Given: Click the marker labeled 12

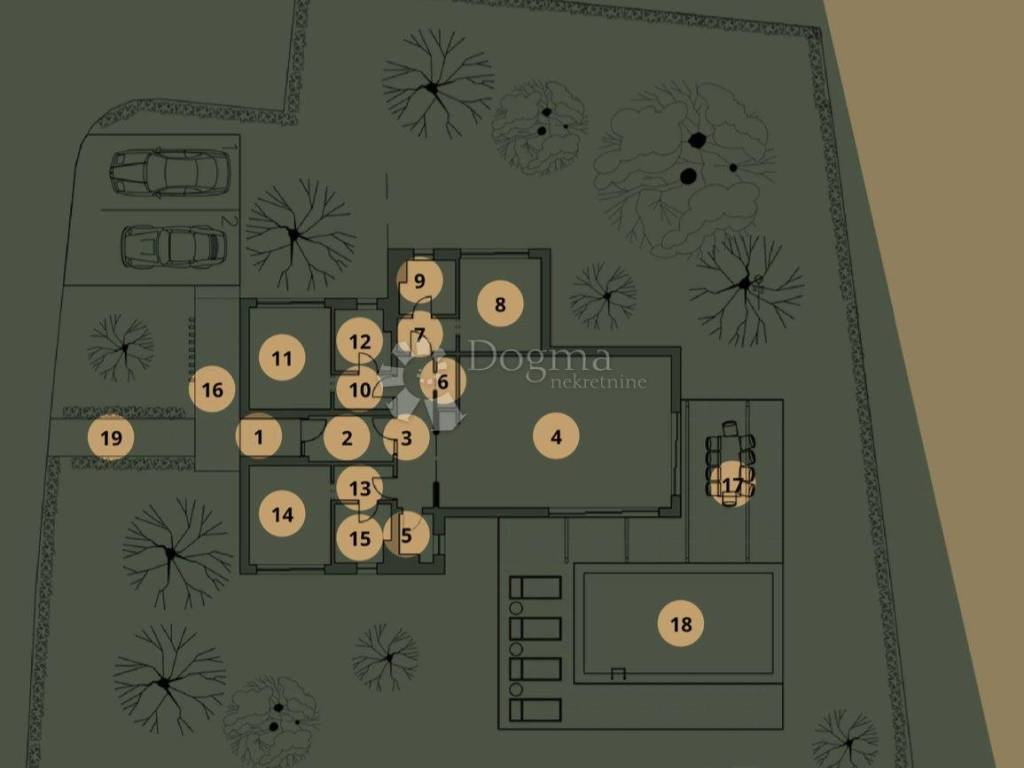Looking at the screenshot, I should (360, 342).
